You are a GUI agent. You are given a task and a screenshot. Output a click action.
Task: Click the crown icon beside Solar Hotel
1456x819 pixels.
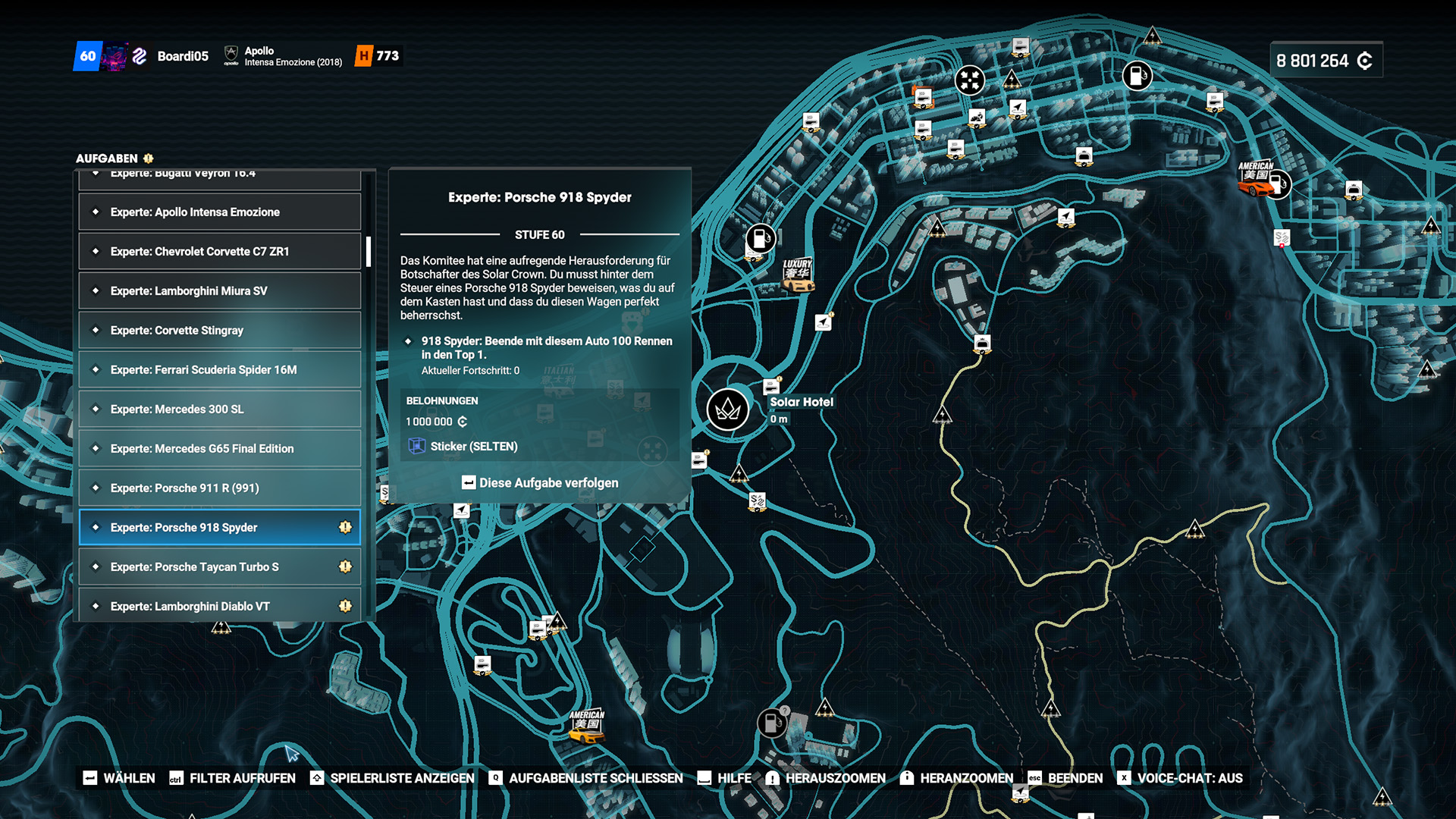(x=726, y=409)
